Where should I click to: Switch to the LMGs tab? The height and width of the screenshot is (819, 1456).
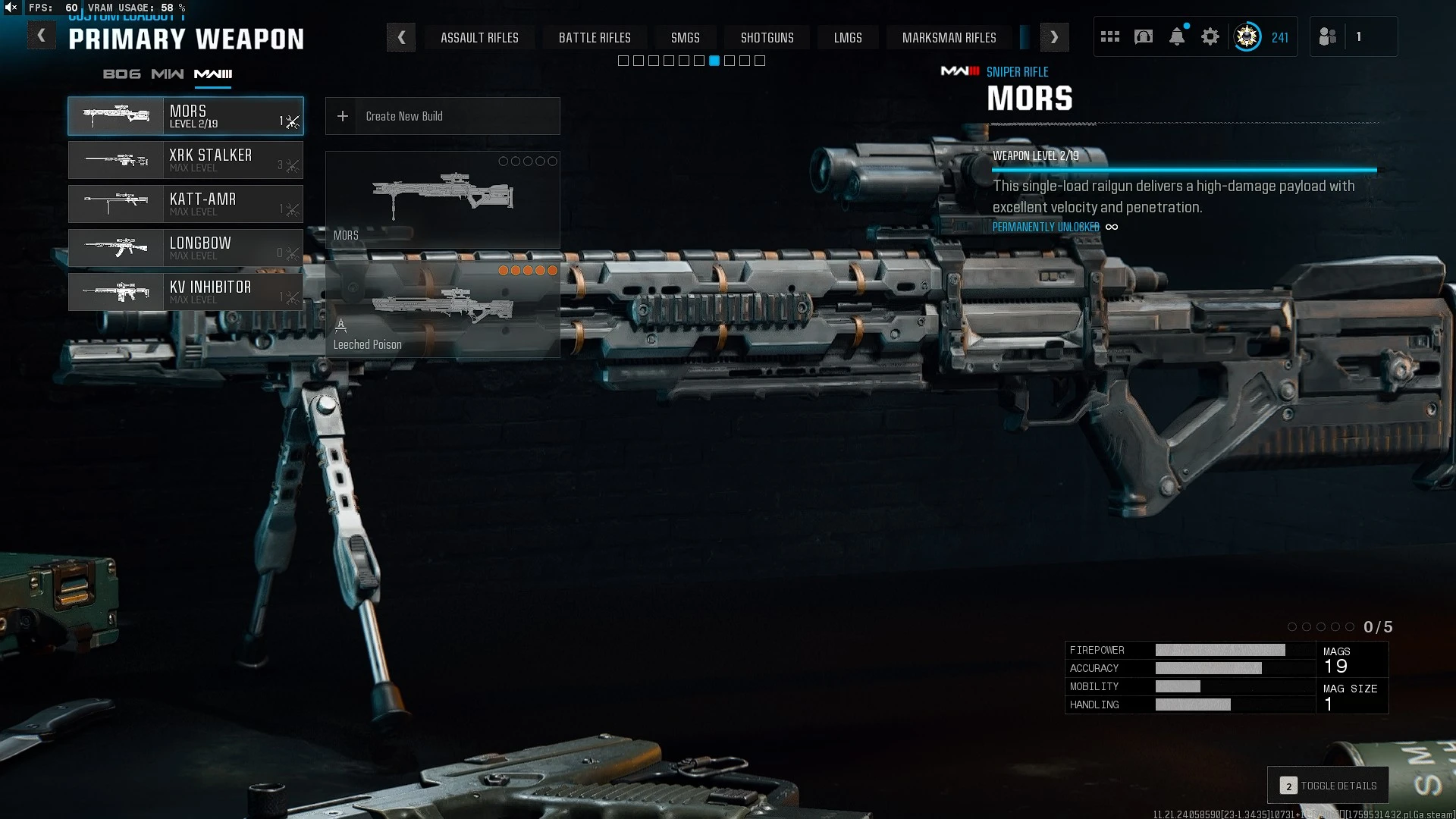point(848,37)
